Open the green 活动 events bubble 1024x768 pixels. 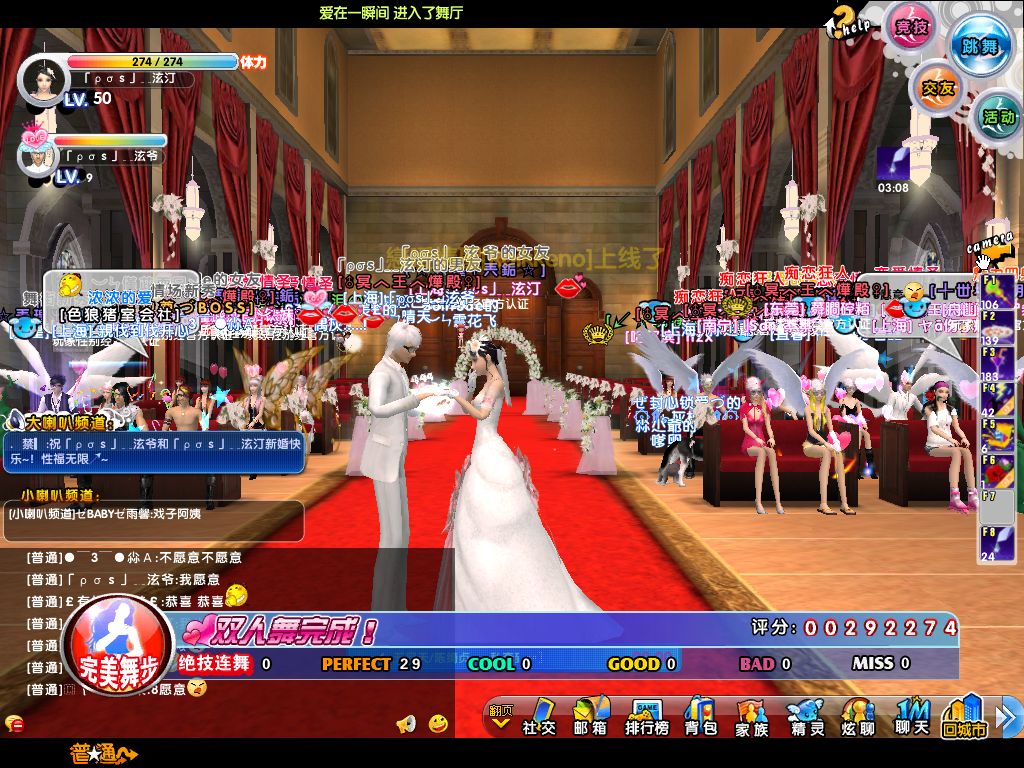(997, 117)
